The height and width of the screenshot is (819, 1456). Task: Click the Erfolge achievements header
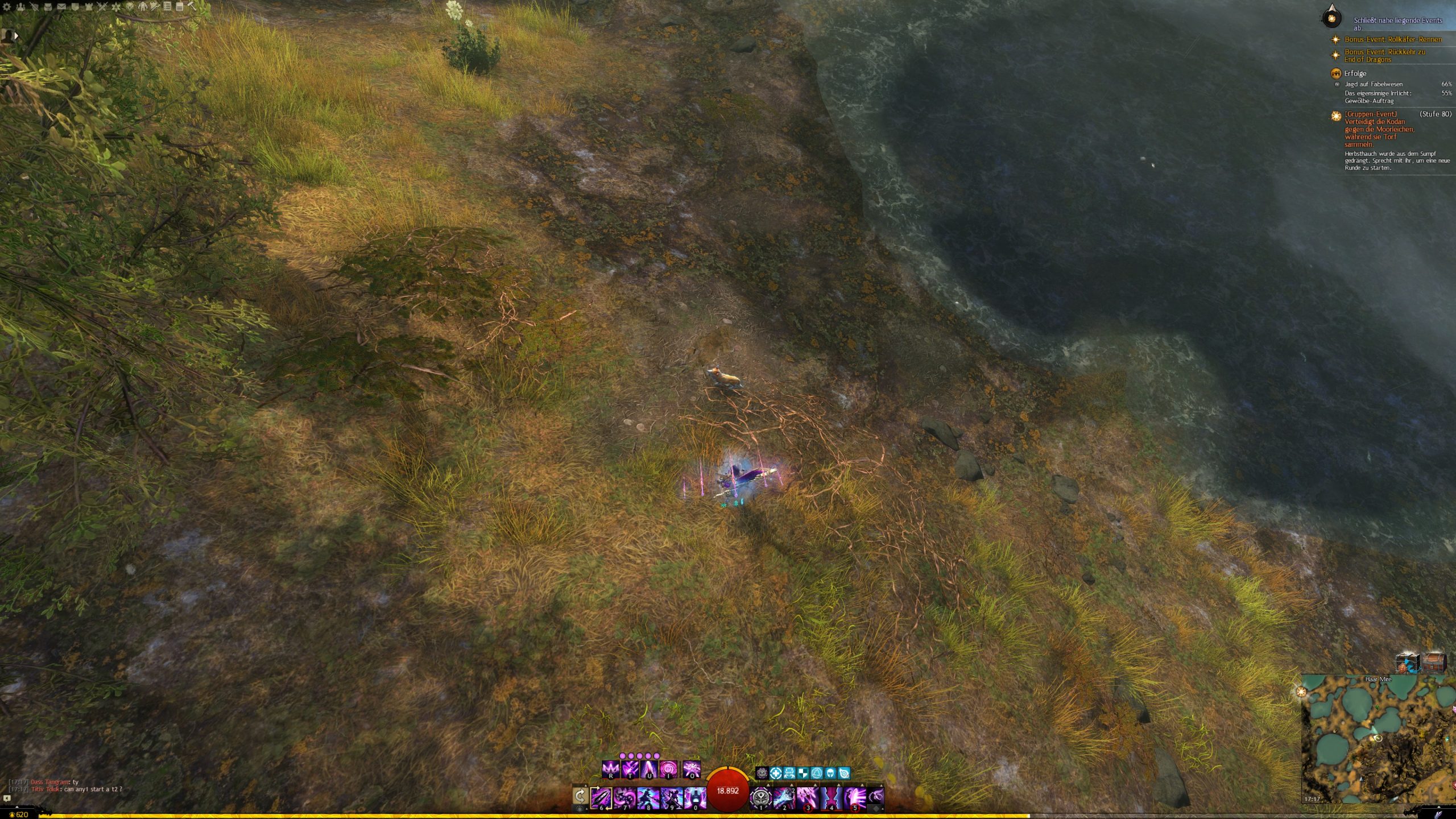(x=1355, y=73)
